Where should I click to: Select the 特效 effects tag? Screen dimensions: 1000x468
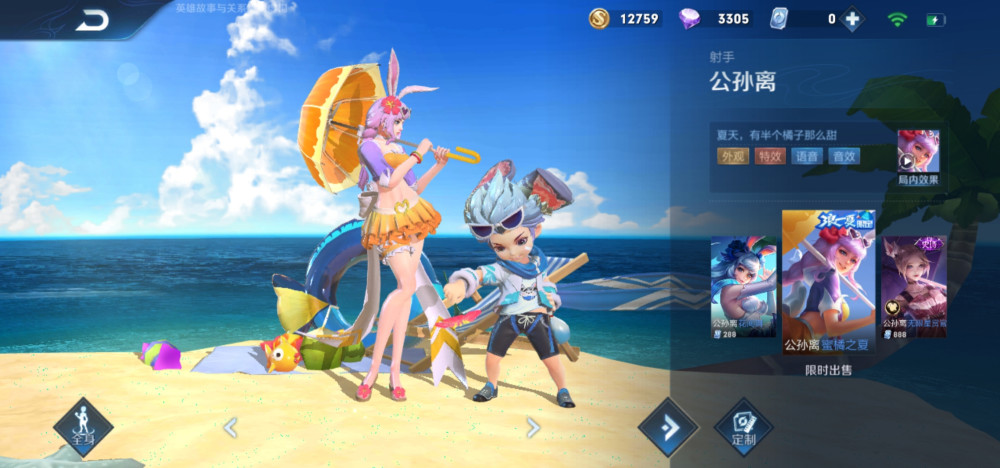[x=770, y=156]
